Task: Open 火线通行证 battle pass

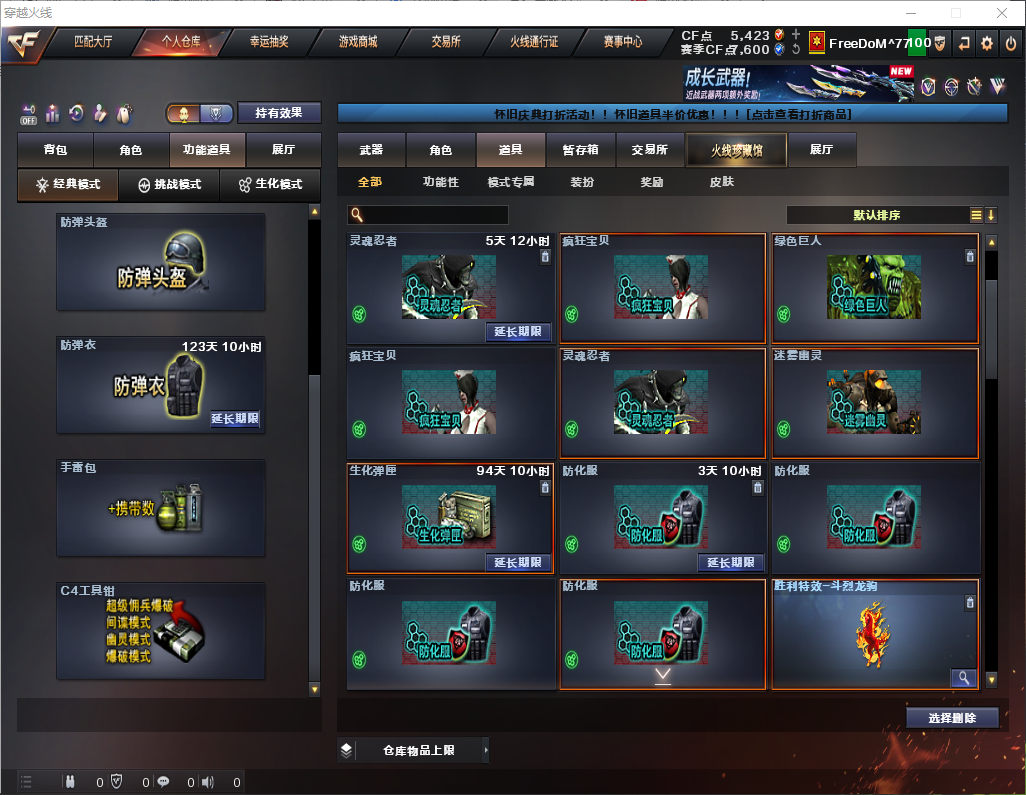Action: click(x=534, y=42)
